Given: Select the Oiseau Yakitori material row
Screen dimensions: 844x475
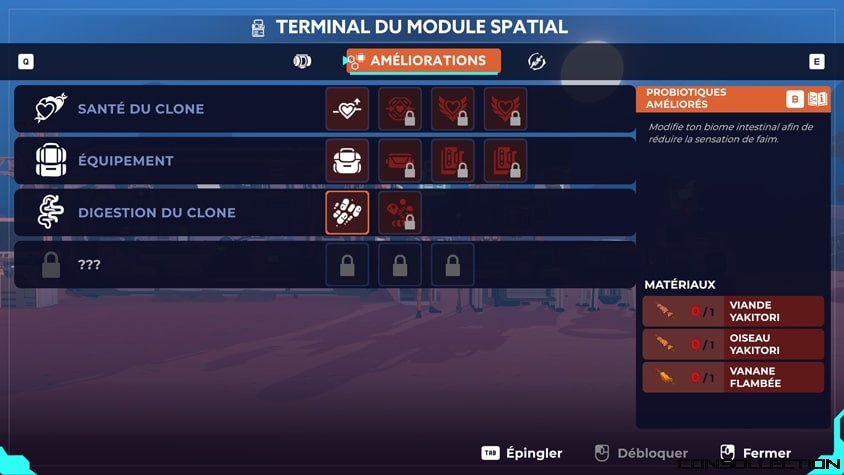Looking at the screenshot, I should 733,344.
